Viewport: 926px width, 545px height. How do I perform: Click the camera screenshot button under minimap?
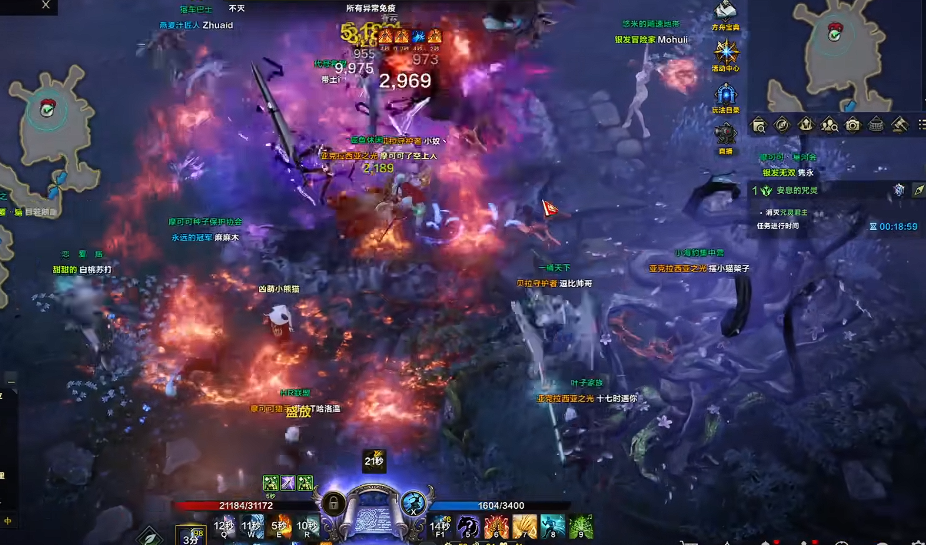853,125
